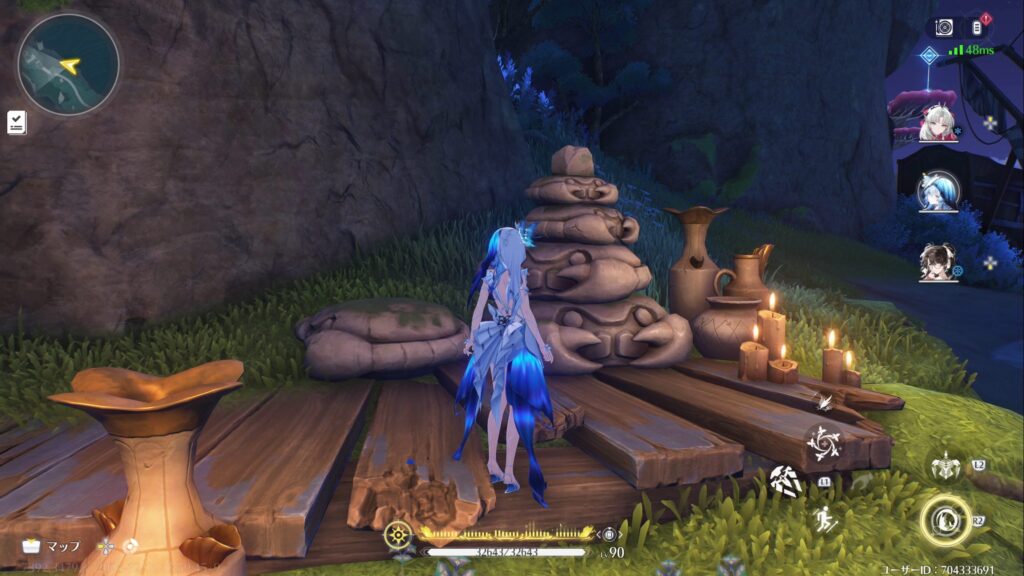This screenshot has width=1024, height=576.
Task: Click the gold compass emblem beside the gauge
Action: (x=397, y=534)
